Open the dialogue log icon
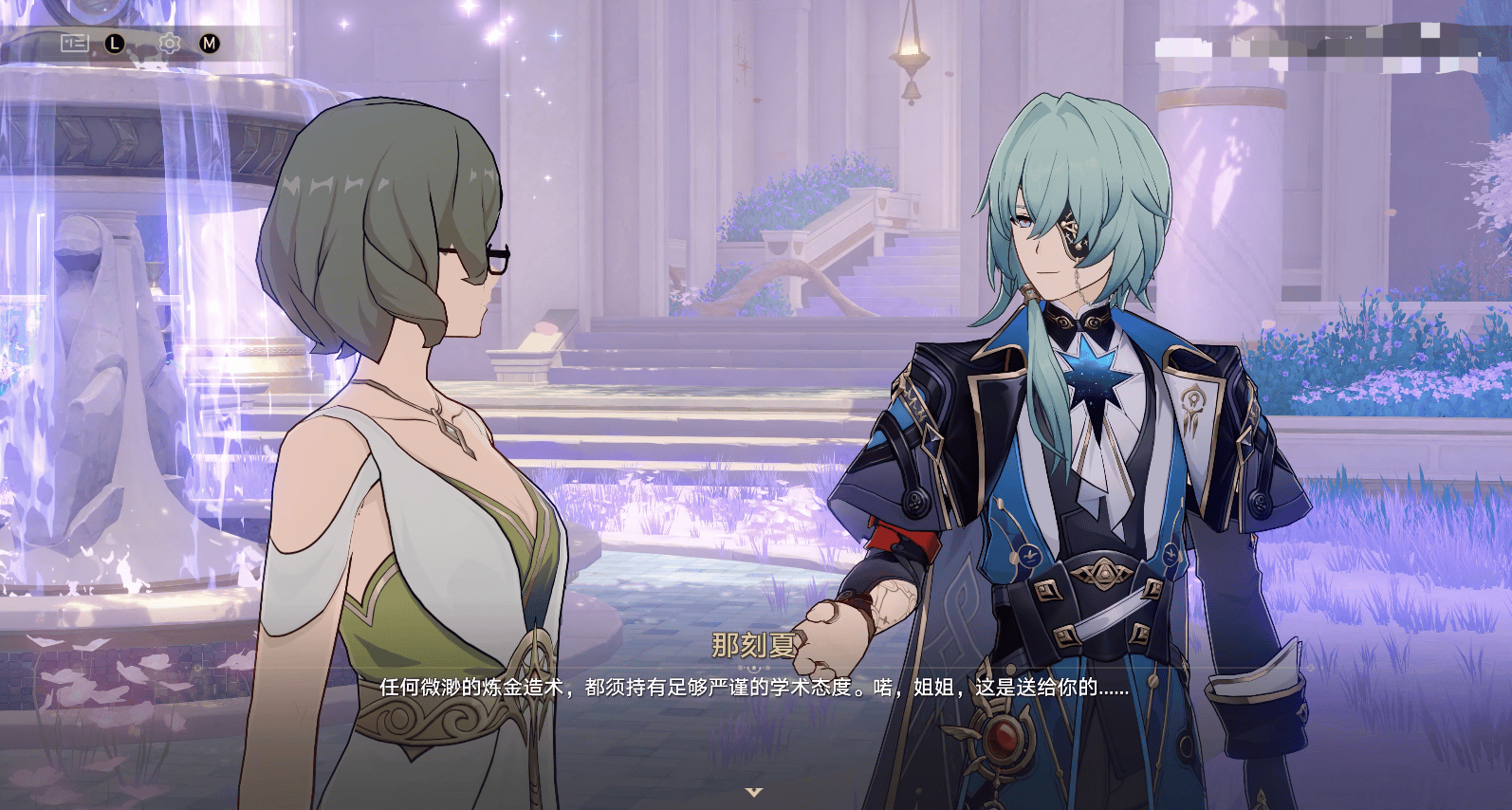The height and width of the screenshot is (810, 1512). click(74, 43)
